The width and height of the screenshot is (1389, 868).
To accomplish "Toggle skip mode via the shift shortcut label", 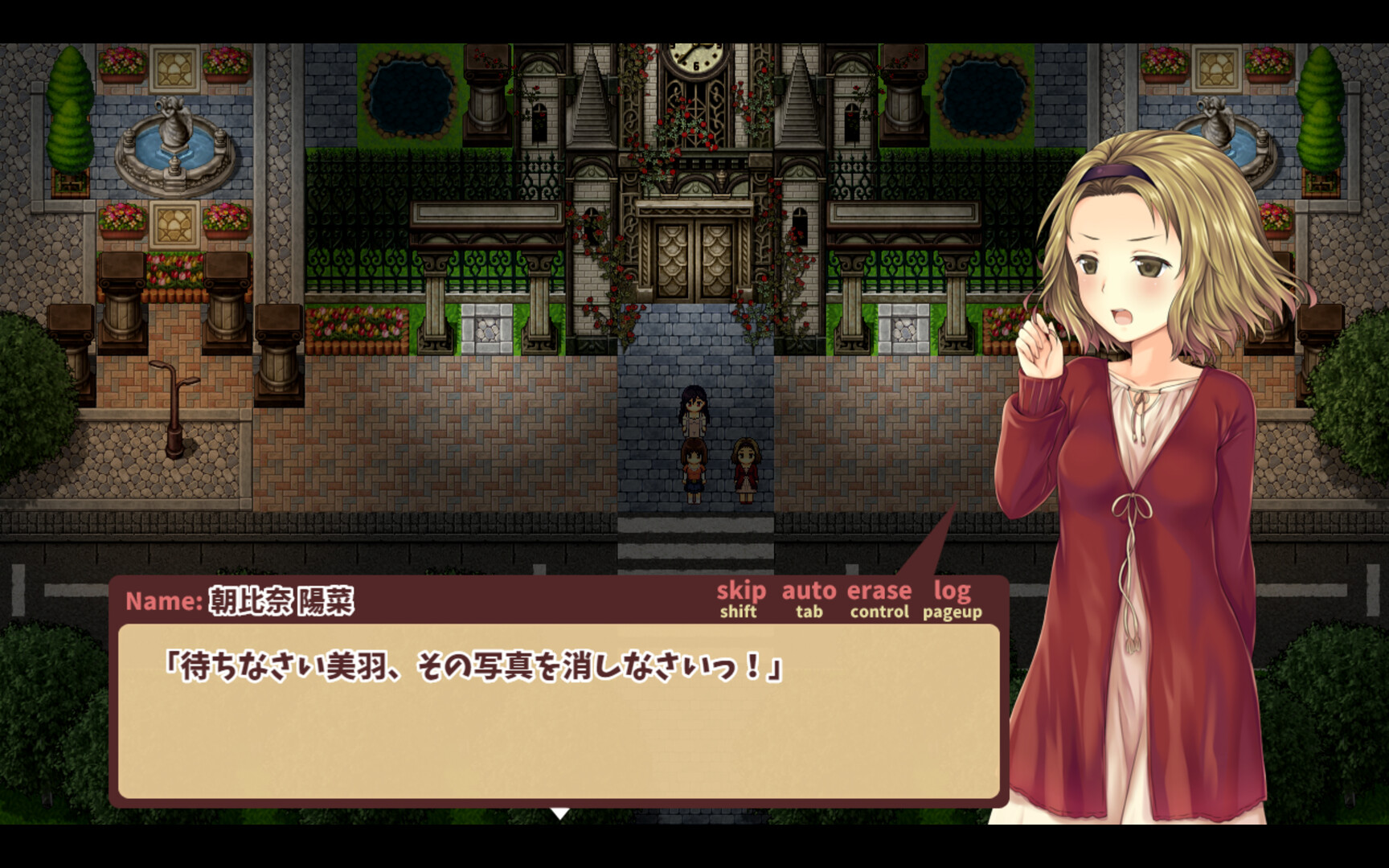I will coord(739,613).
